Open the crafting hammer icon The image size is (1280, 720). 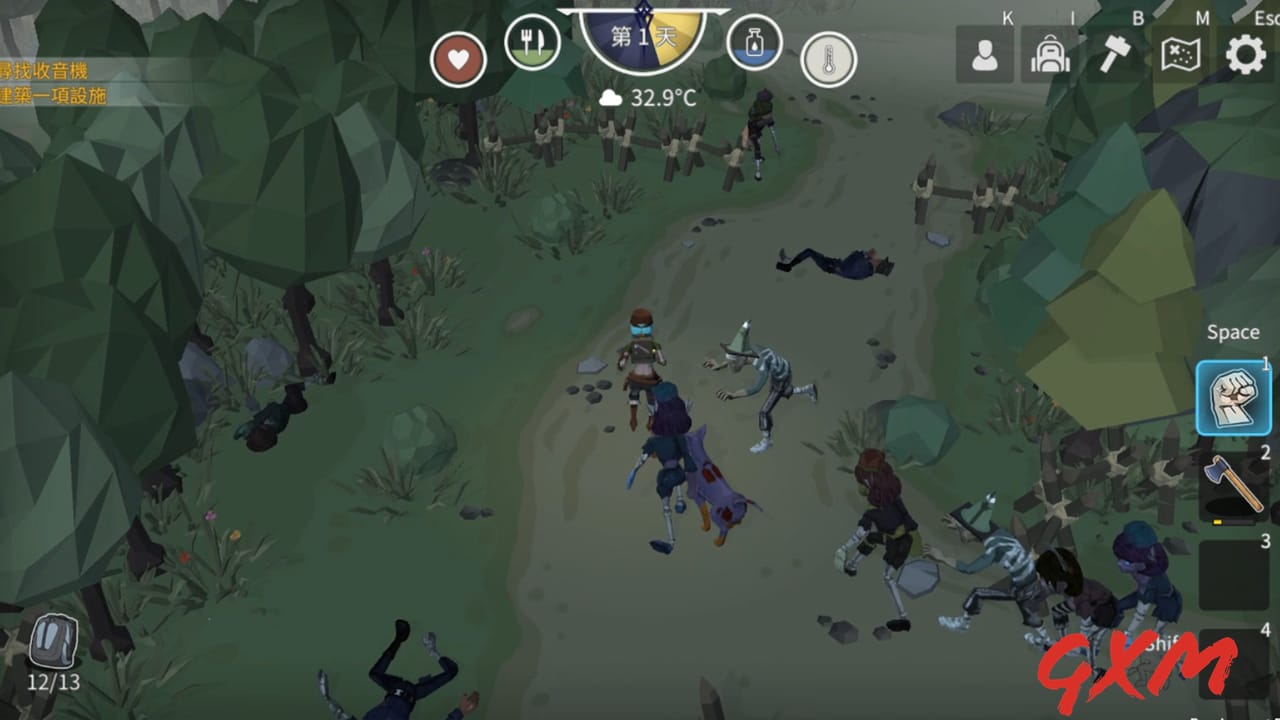pyautogui.click(x=1114, y=55)
